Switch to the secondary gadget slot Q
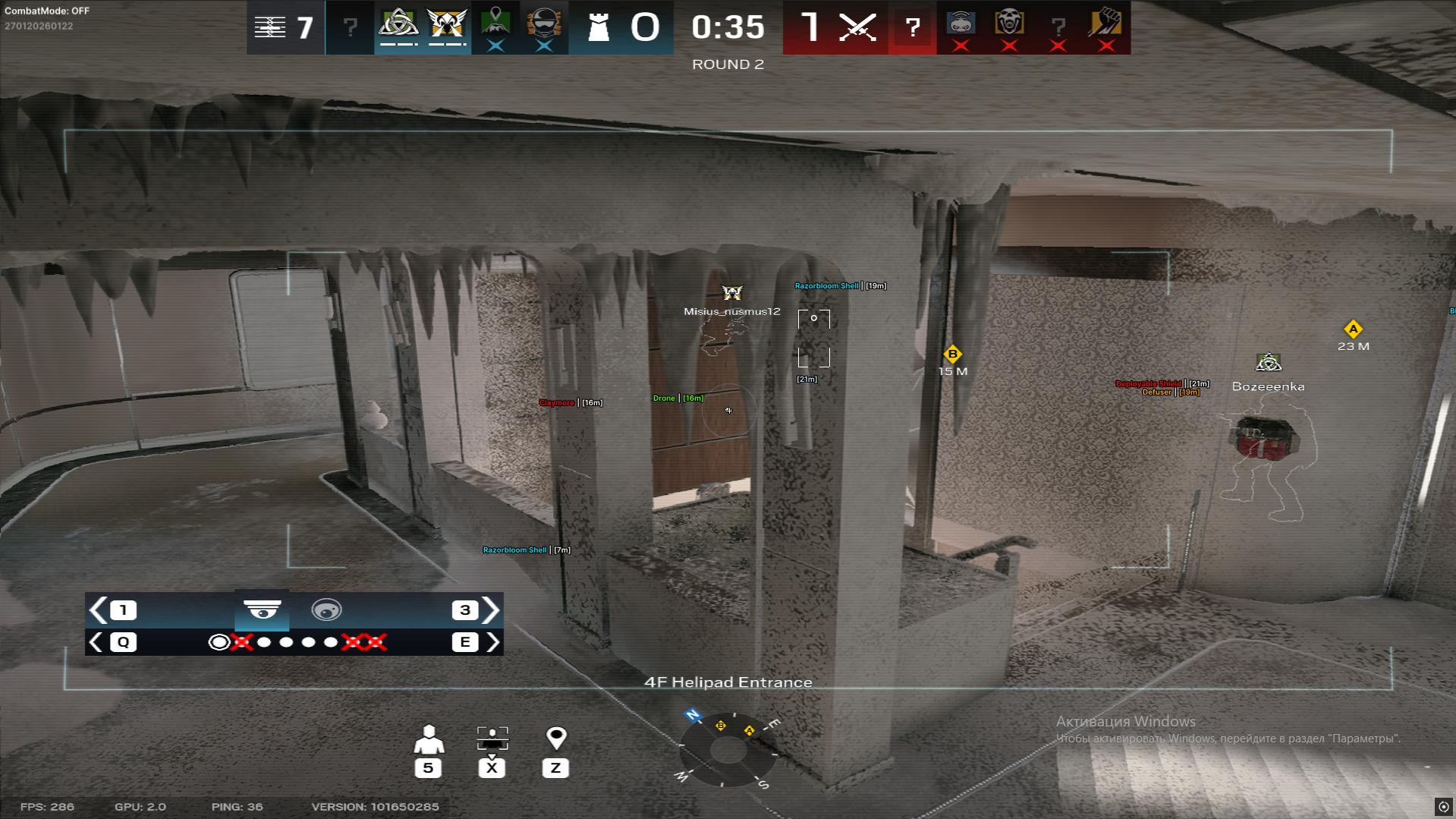The image size is (1456, 819). (122, 642)
